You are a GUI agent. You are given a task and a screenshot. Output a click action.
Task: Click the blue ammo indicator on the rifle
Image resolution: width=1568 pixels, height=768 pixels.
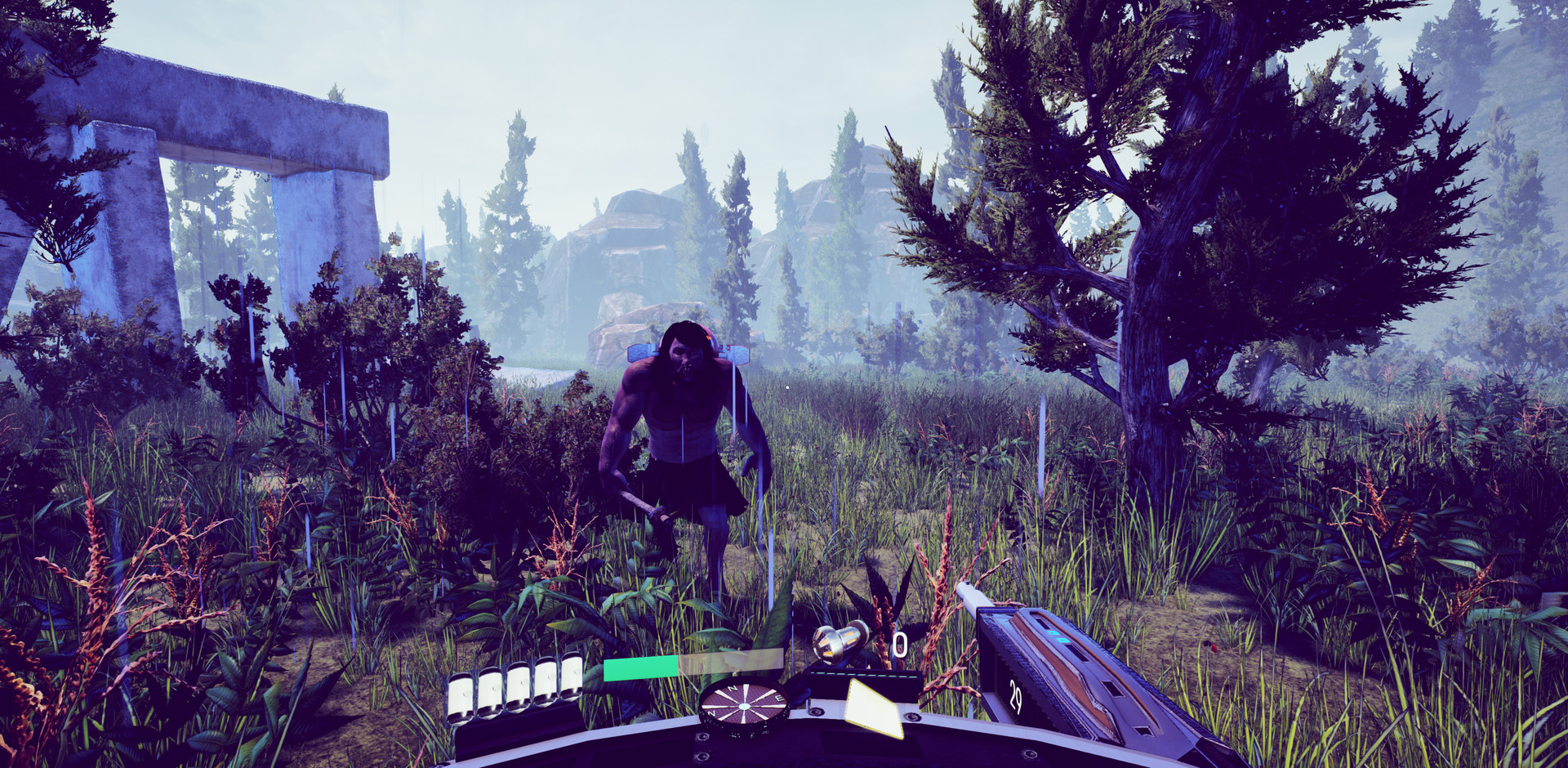1057,636
